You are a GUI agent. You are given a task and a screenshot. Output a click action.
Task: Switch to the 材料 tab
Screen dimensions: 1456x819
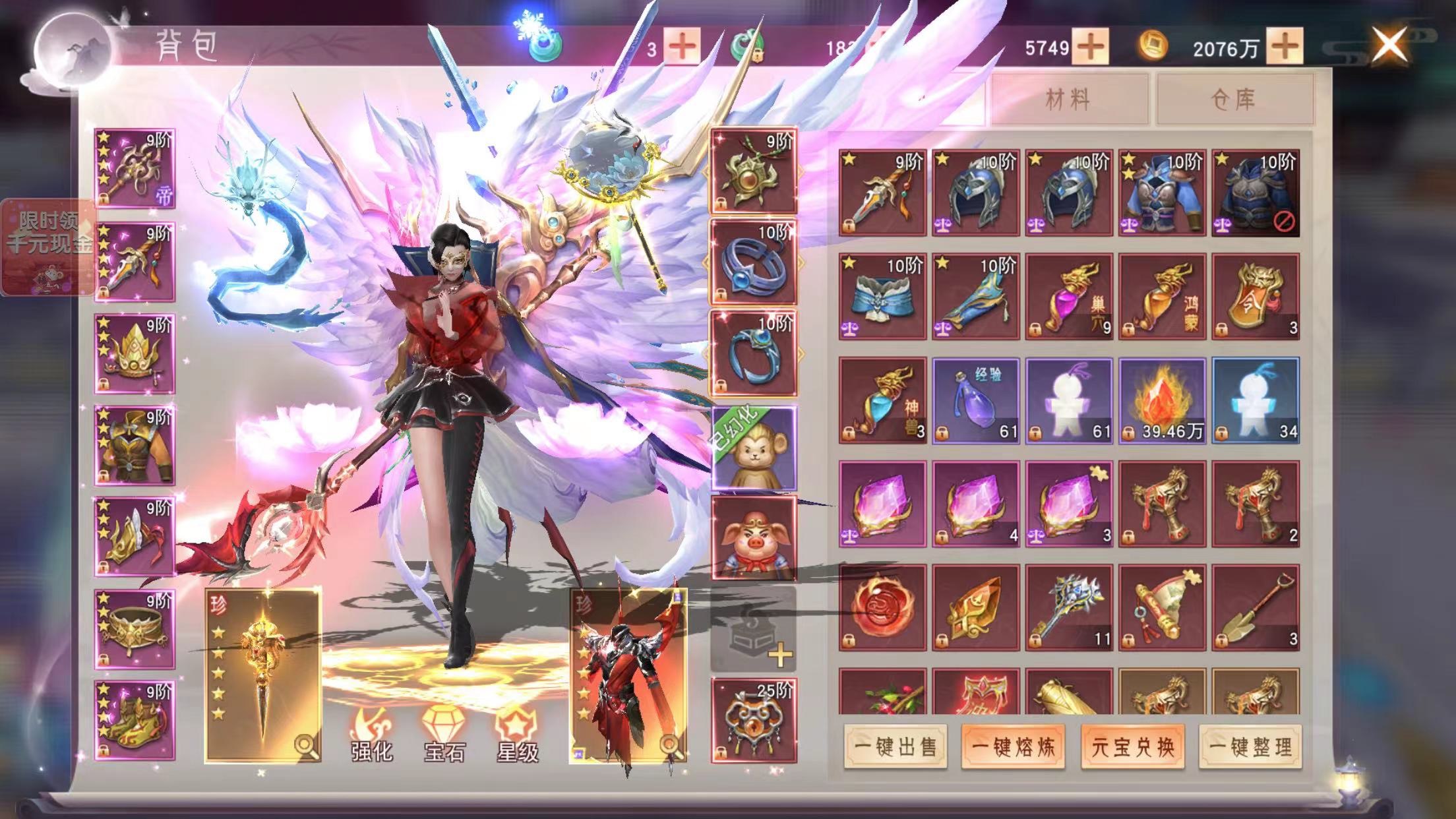coord(1068,100)
